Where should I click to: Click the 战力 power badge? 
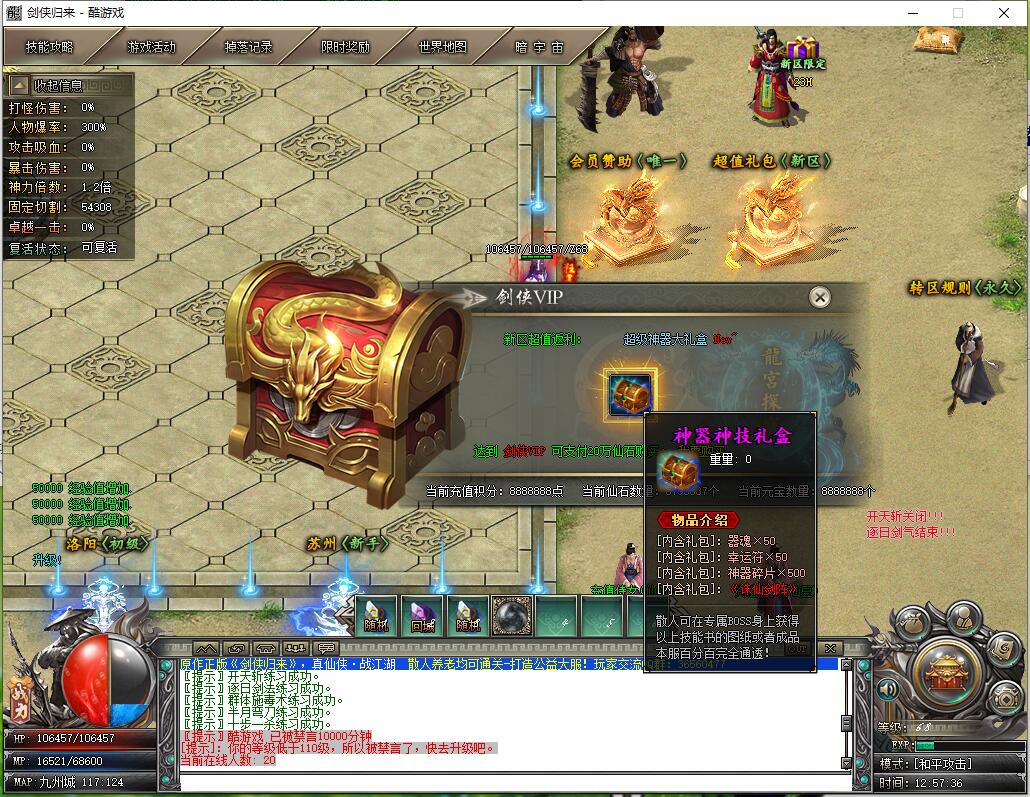click(x=21, y=693)
